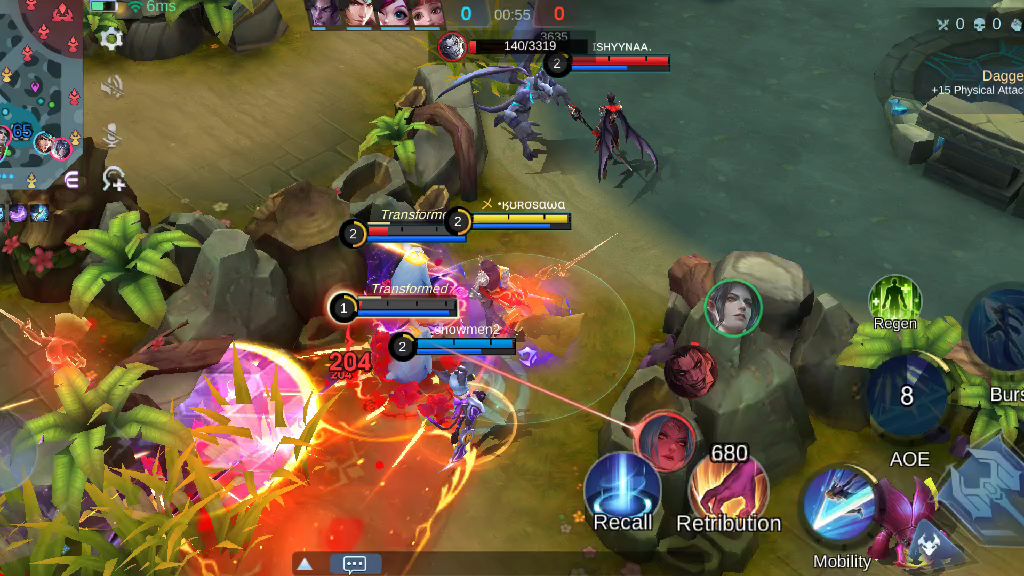The height and width of the screenshot is (576, 1024).
Task: Toggle the muted microphone icon
Action: pyautogui.click(x=112, y=134)
